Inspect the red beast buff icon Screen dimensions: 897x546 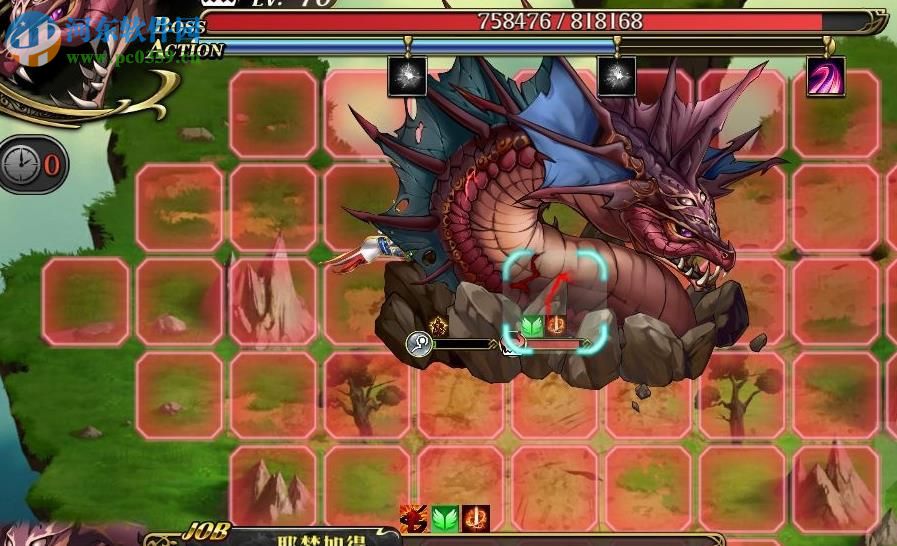[414, 519]
